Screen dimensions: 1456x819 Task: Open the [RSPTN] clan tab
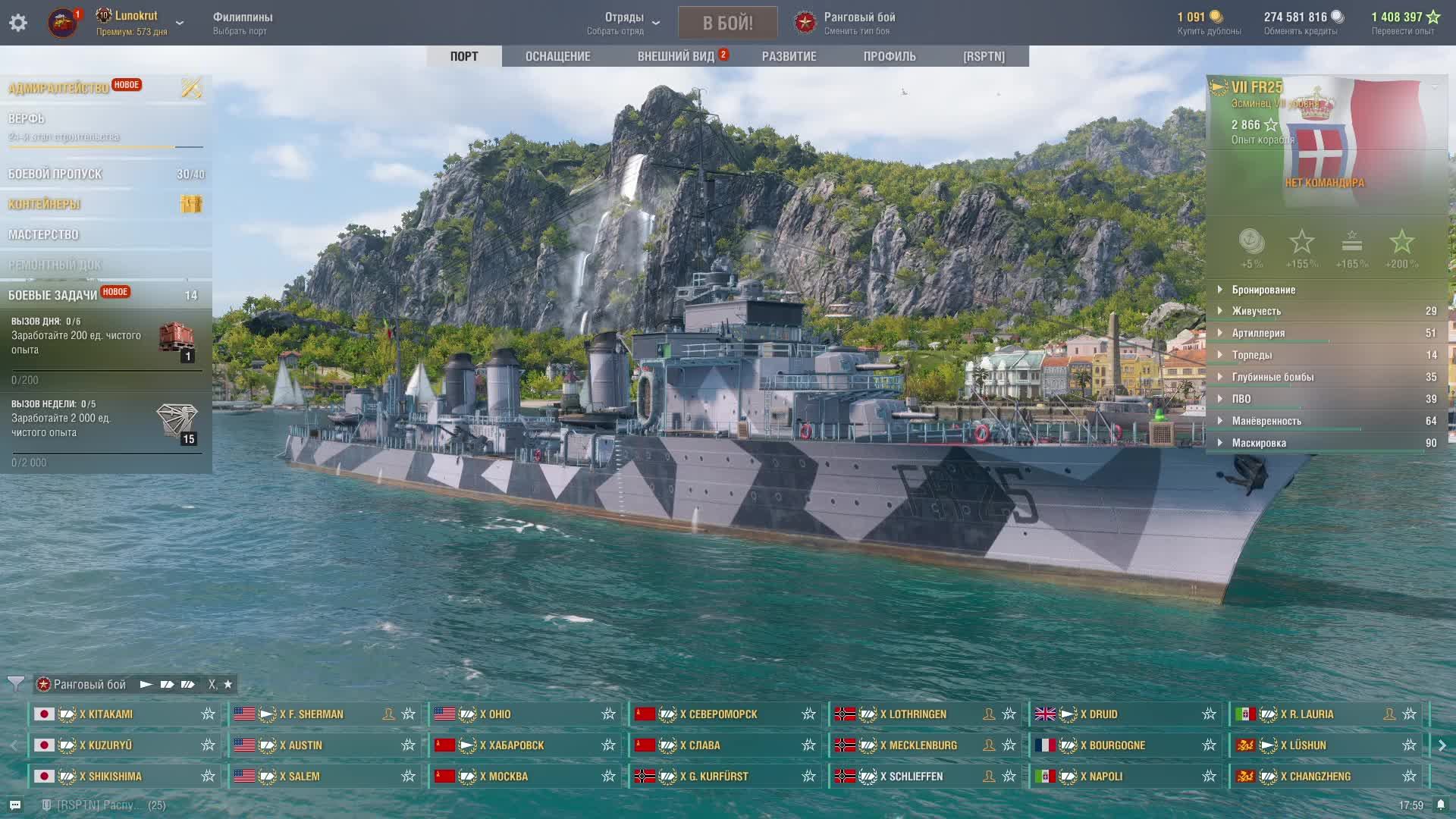coord(984,56)
